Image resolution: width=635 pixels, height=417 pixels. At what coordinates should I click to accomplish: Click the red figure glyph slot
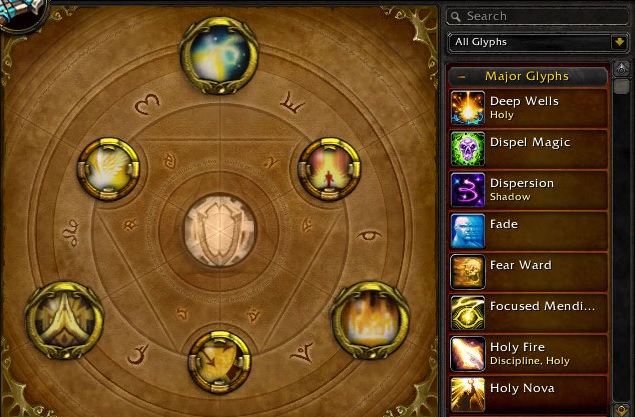pyautogui.click(x=328, y=166)
